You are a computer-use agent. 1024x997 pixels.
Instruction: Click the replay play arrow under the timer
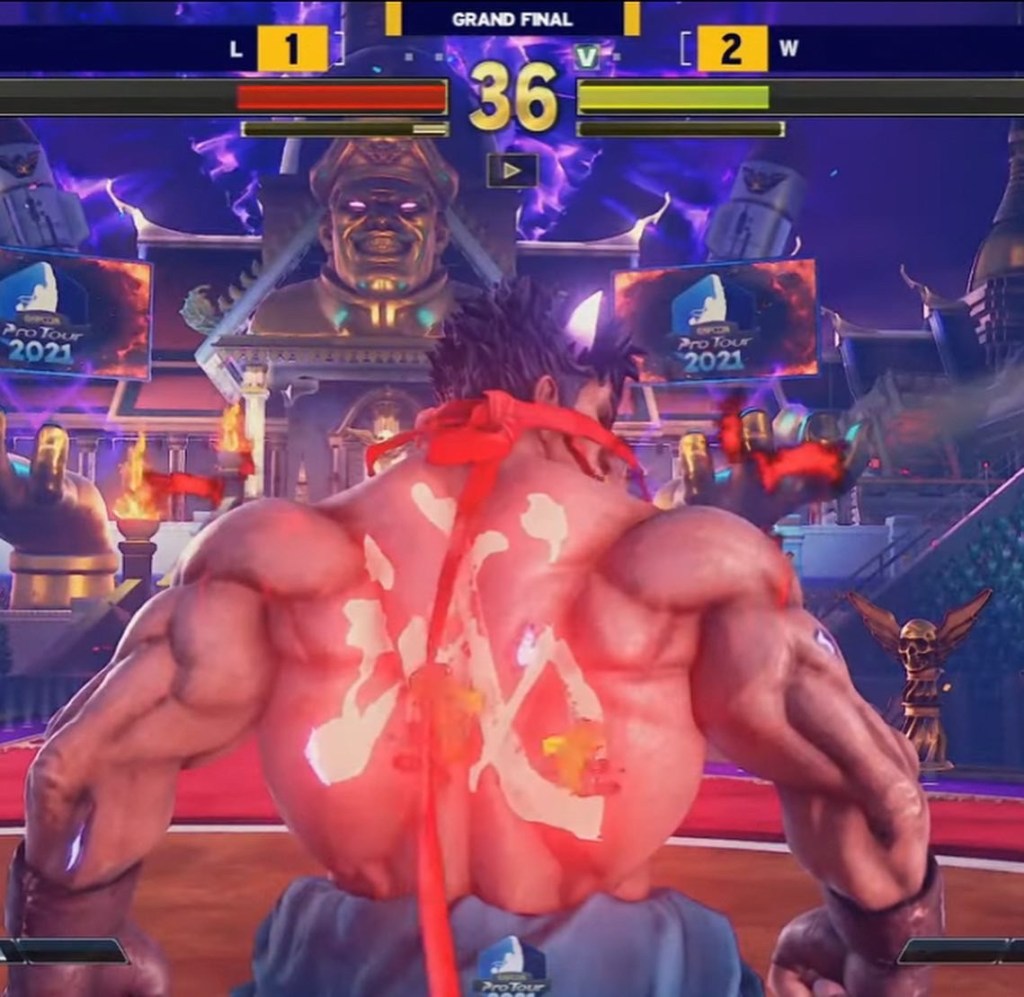pyautogui.click(x=512, y=170)
